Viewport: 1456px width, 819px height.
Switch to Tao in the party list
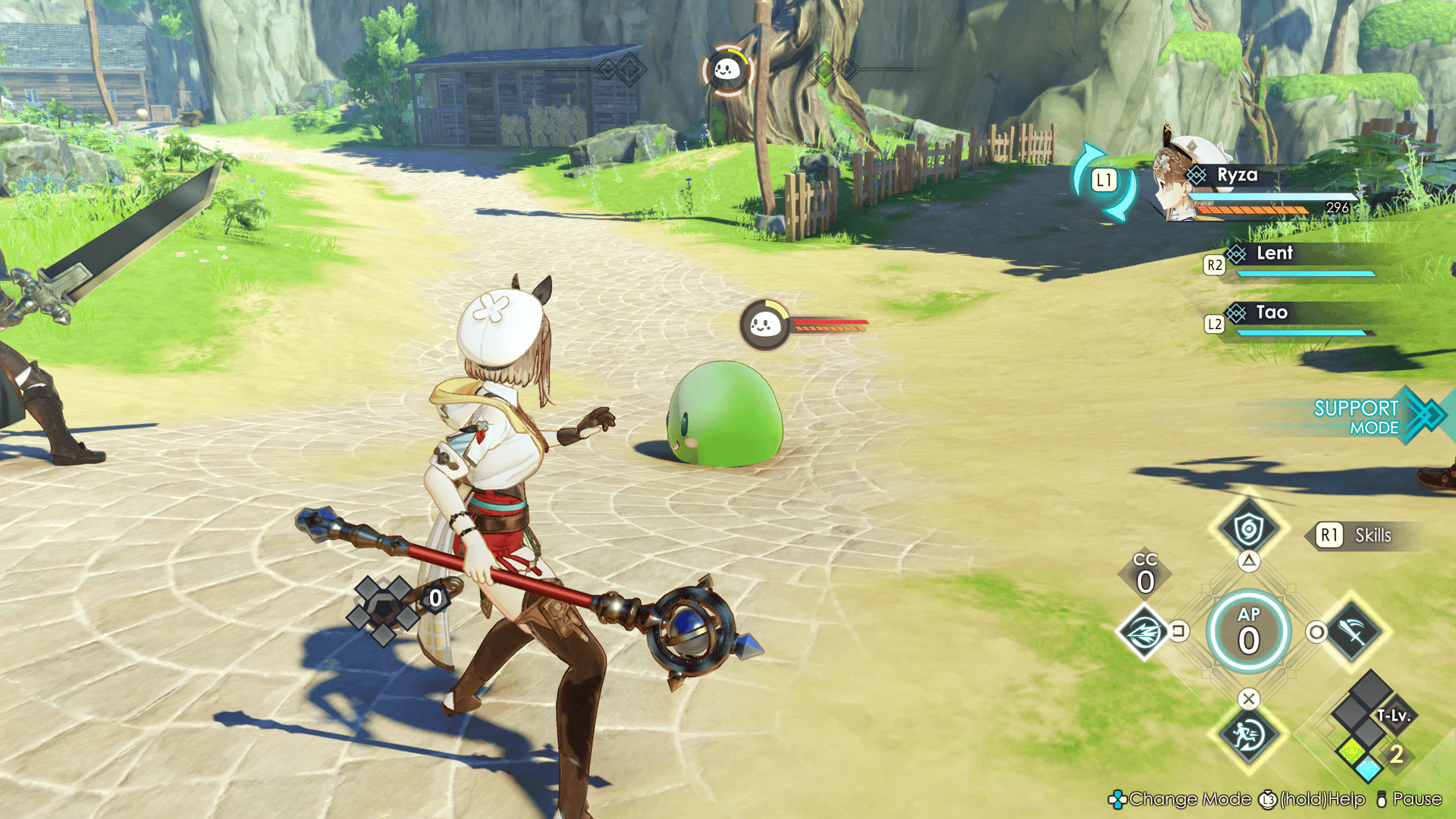(x=1272, y=313)
